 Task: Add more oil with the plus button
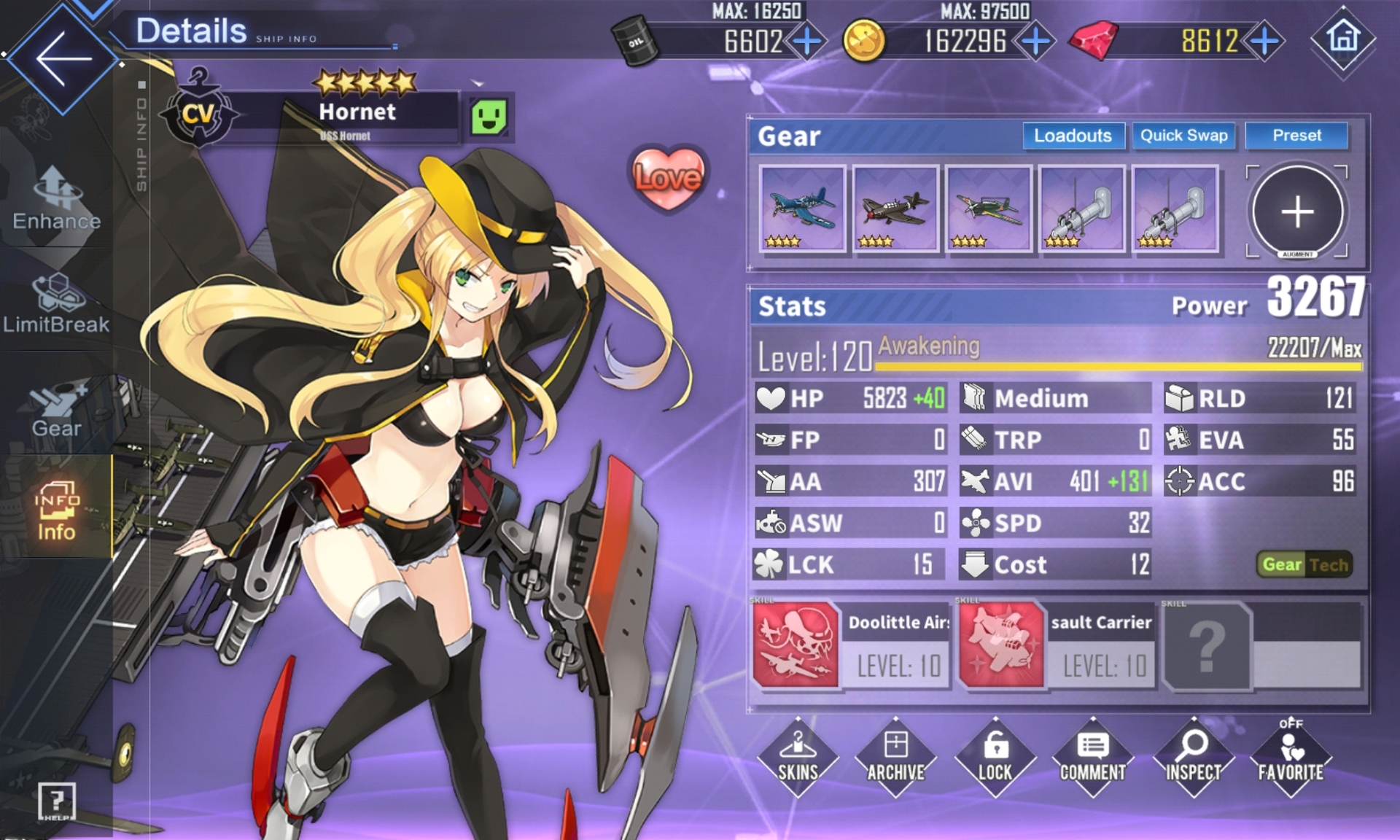806,41
